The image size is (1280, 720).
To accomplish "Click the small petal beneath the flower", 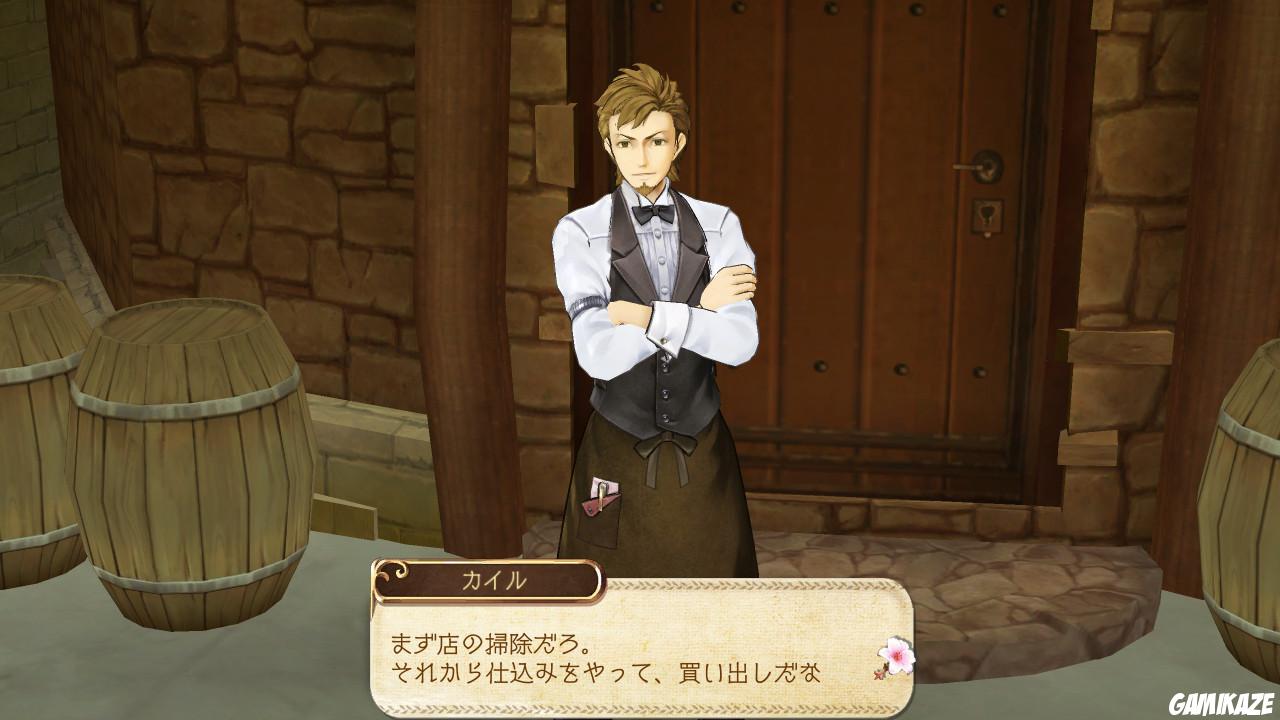I will pyautogui.click(x=879, y=674).
